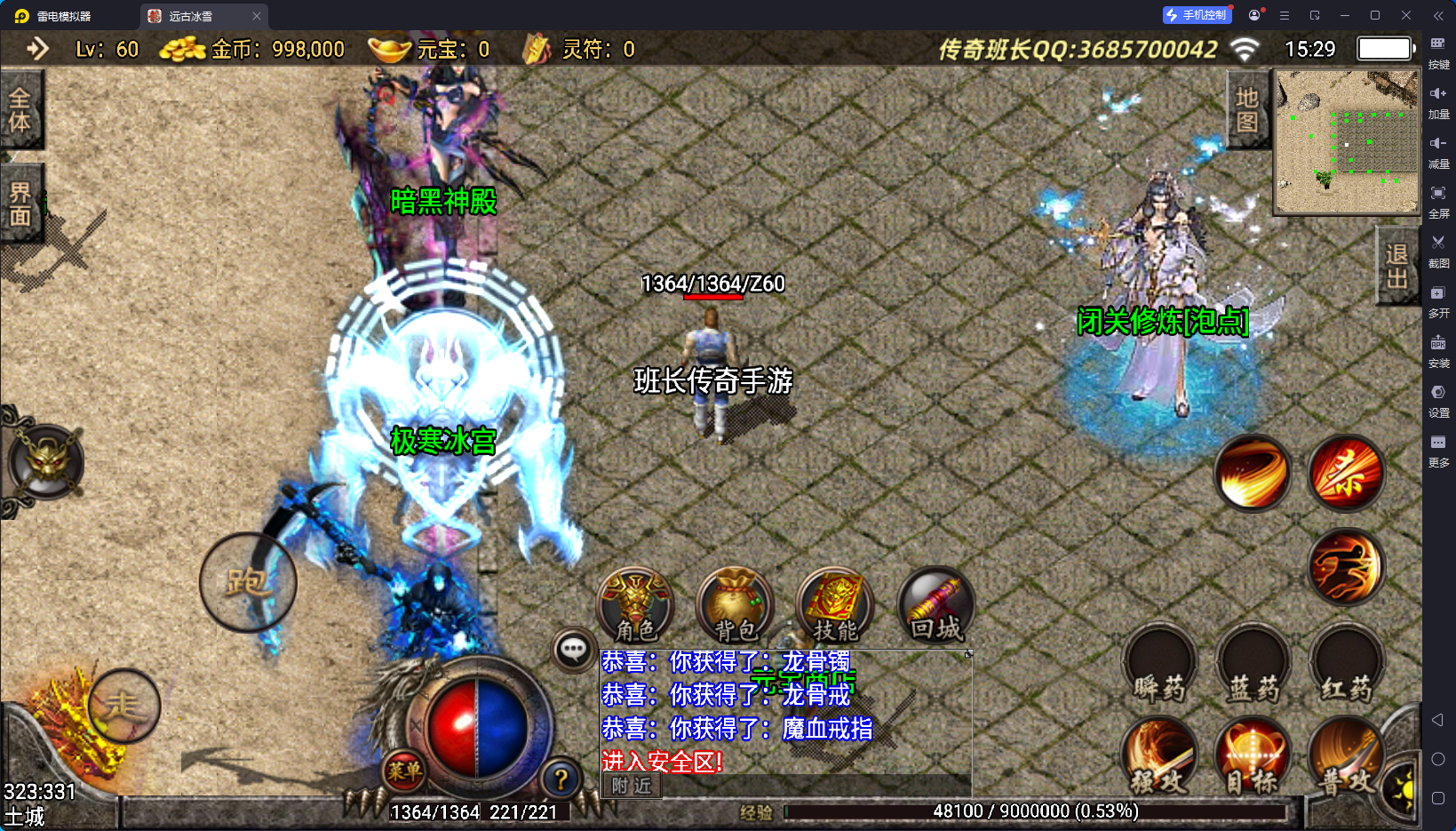
Task: Use the 红药 red potion slot
Action: point(1346,667)
